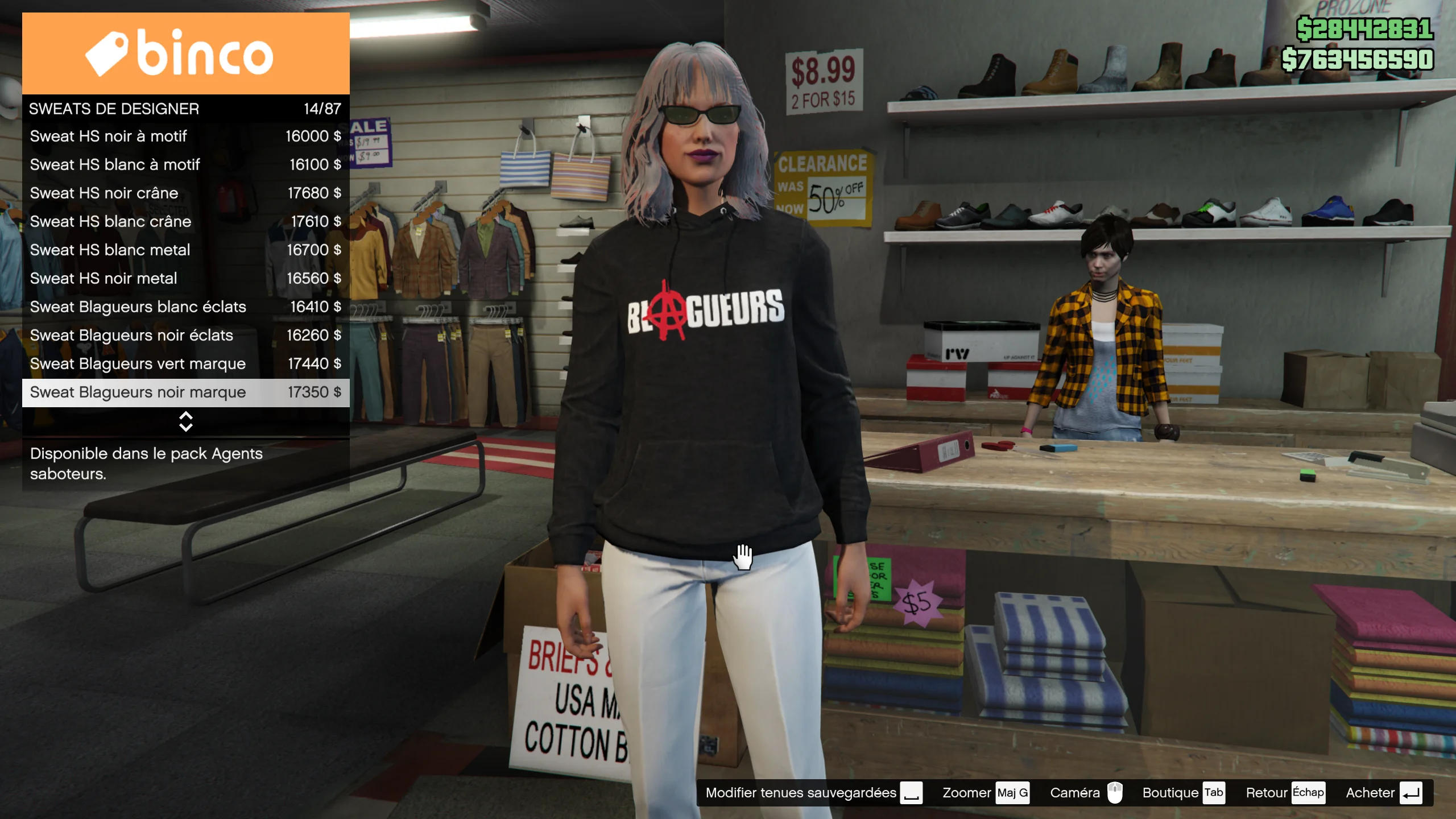Open Modifier tenues sauvegardées
This screenshot has height=819, width=1456.
(x=813, y=793)
